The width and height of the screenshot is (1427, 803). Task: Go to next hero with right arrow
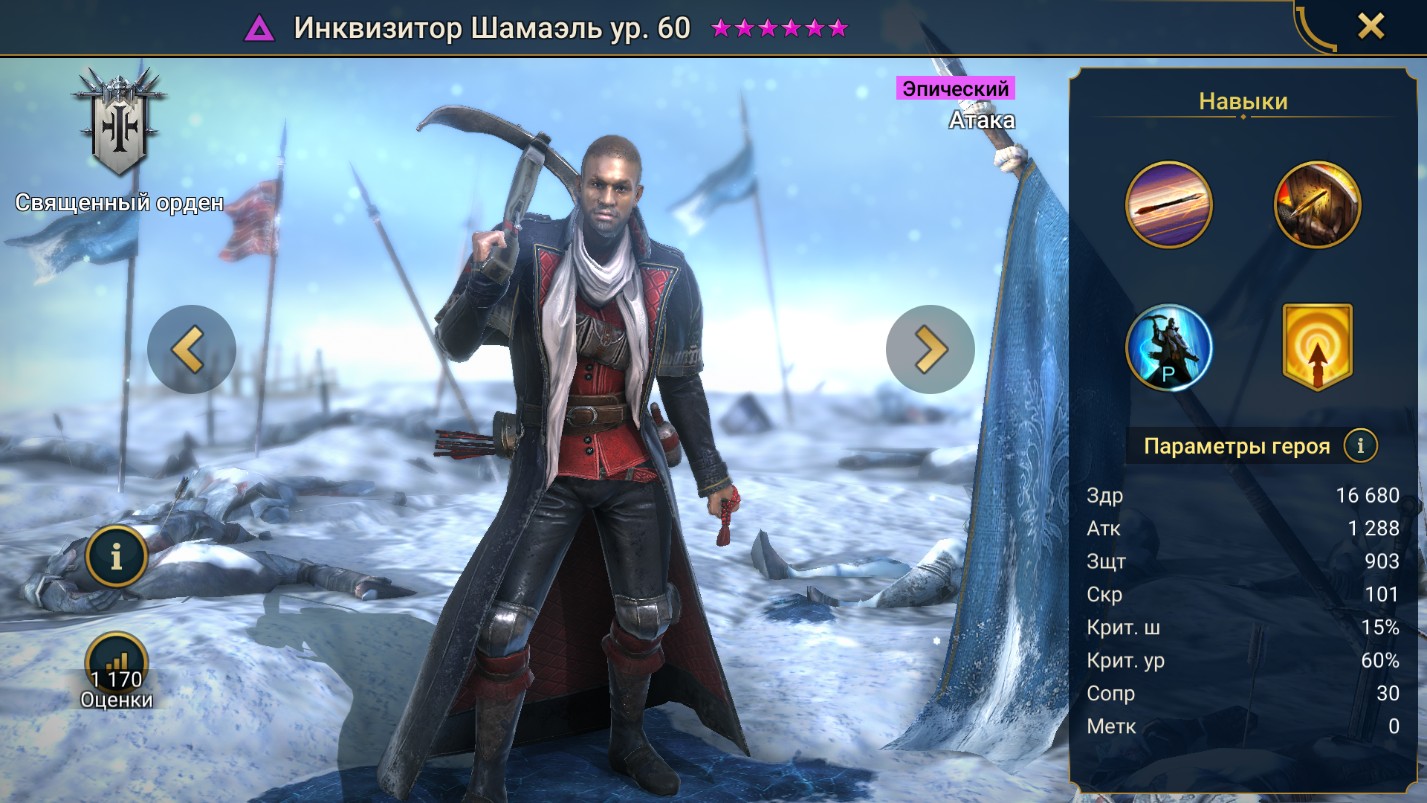click(x=930, y=349)
